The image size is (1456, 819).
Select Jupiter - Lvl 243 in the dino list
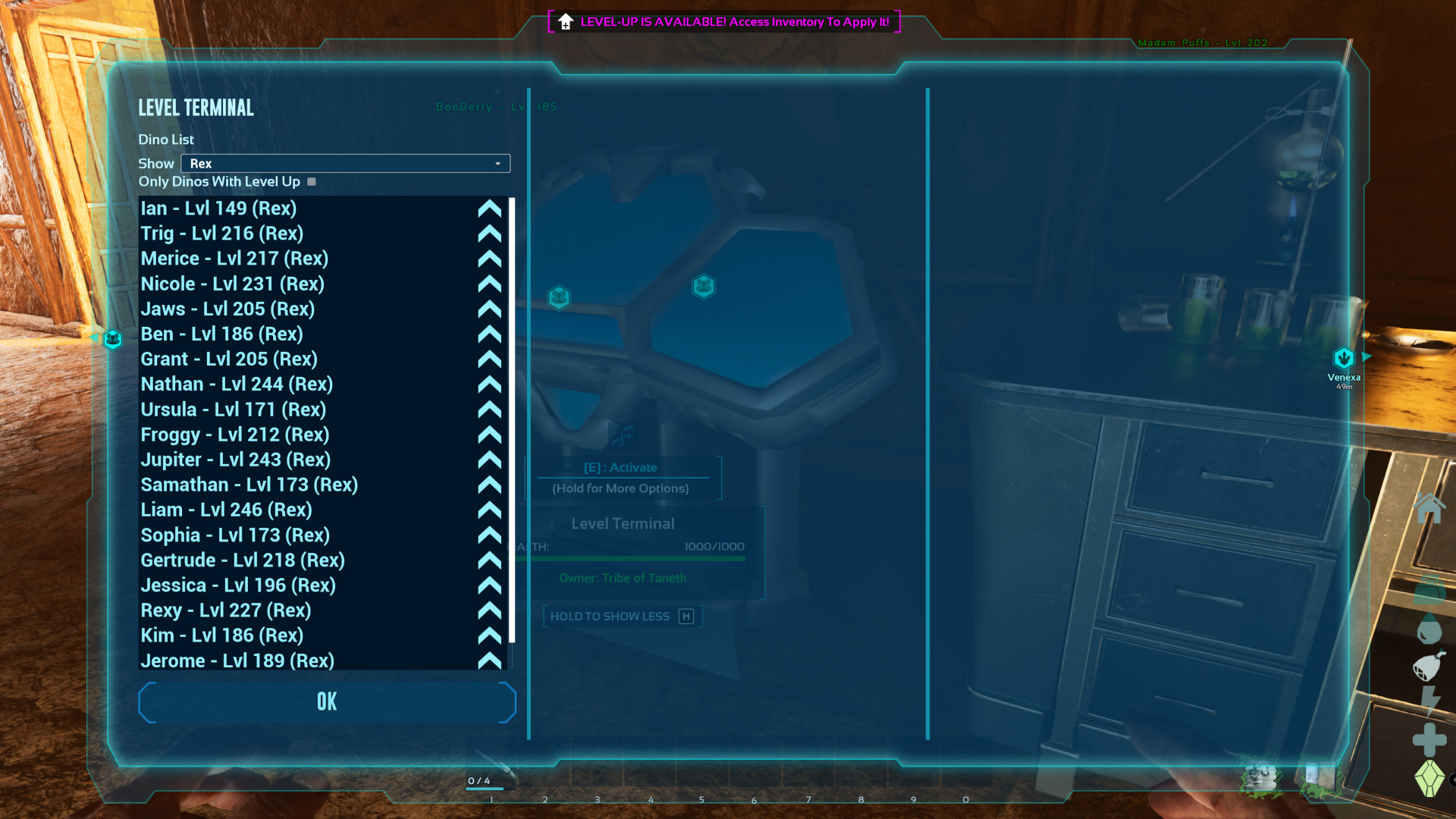pos(235,460)
